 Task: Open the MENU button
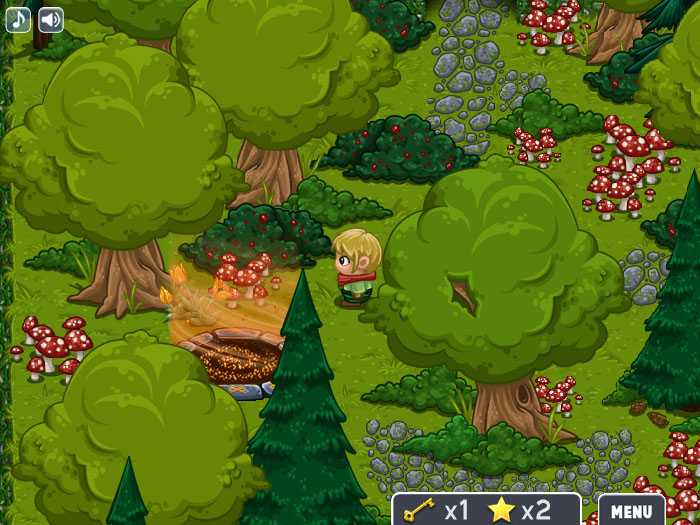click(x=631, y=510)
